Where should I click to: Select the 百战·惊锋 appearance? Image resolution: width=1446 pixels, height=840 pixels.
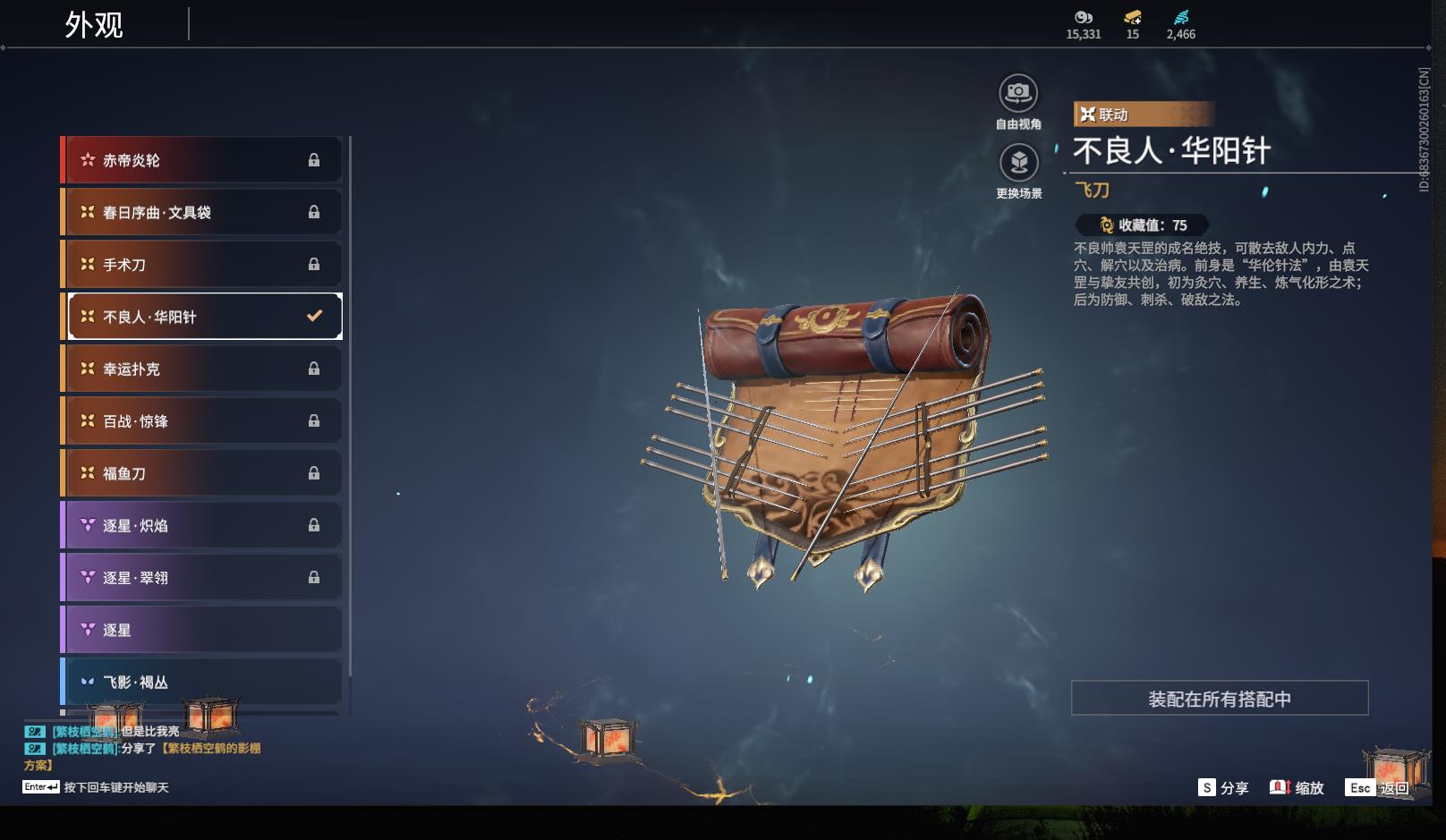(203, 420)
